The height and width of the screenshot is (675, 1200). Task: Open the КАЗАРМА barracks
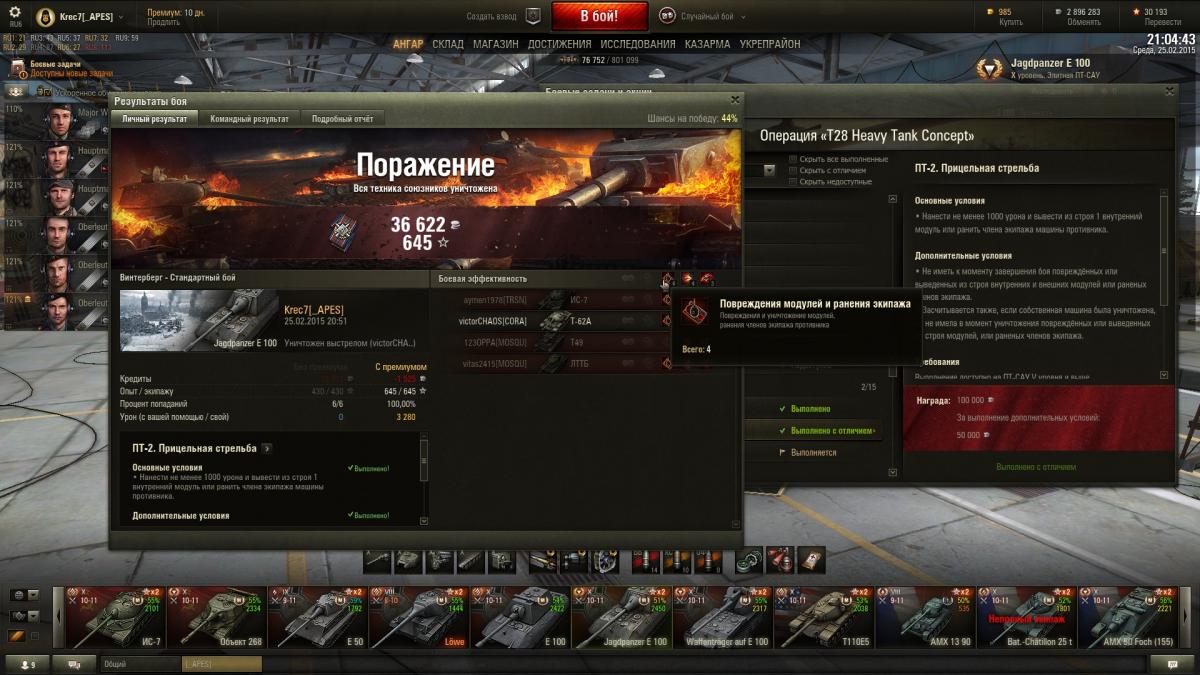tap(707, 44)
